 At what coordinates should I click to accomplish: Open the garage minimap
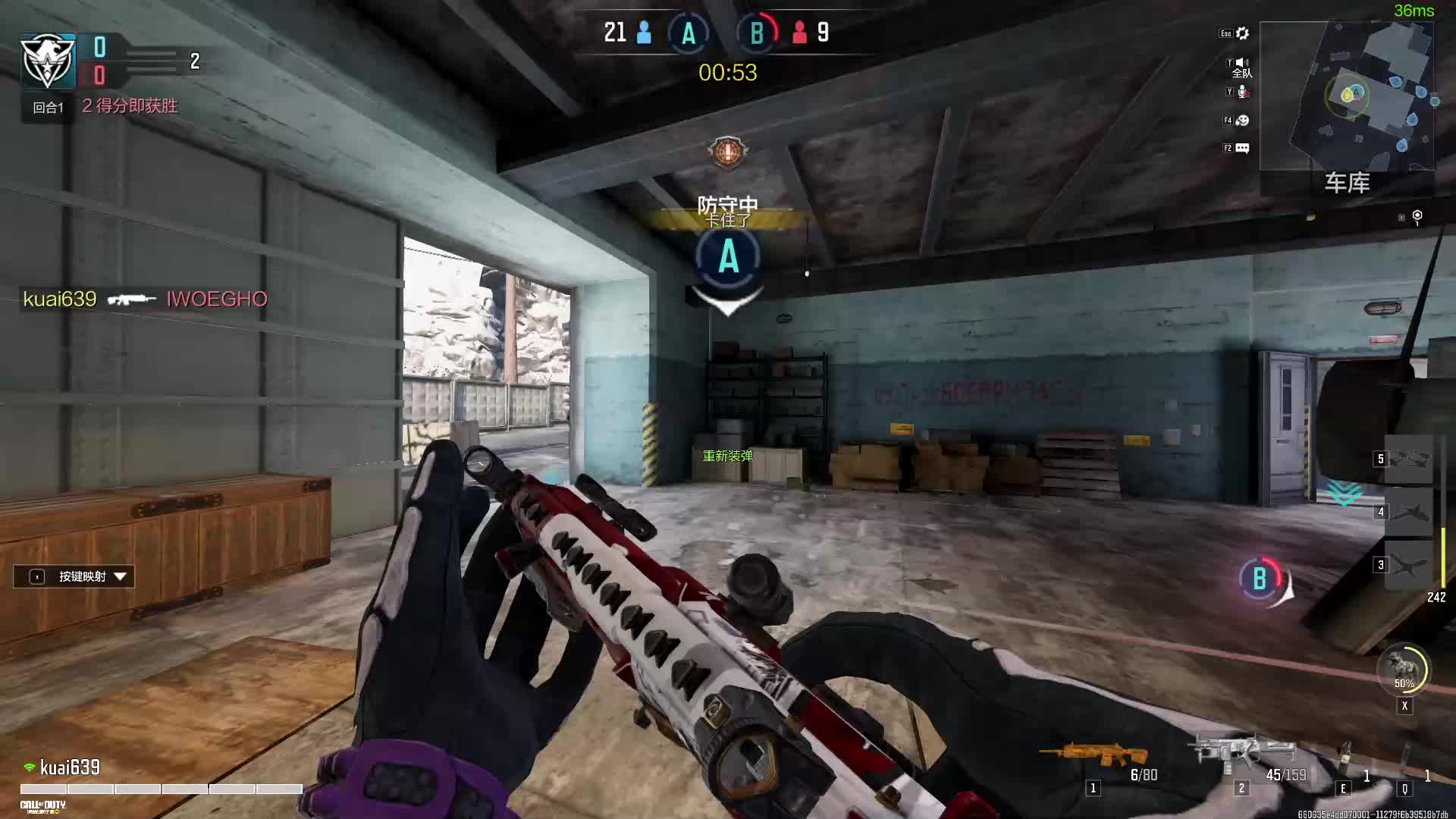pos(1347,95)
